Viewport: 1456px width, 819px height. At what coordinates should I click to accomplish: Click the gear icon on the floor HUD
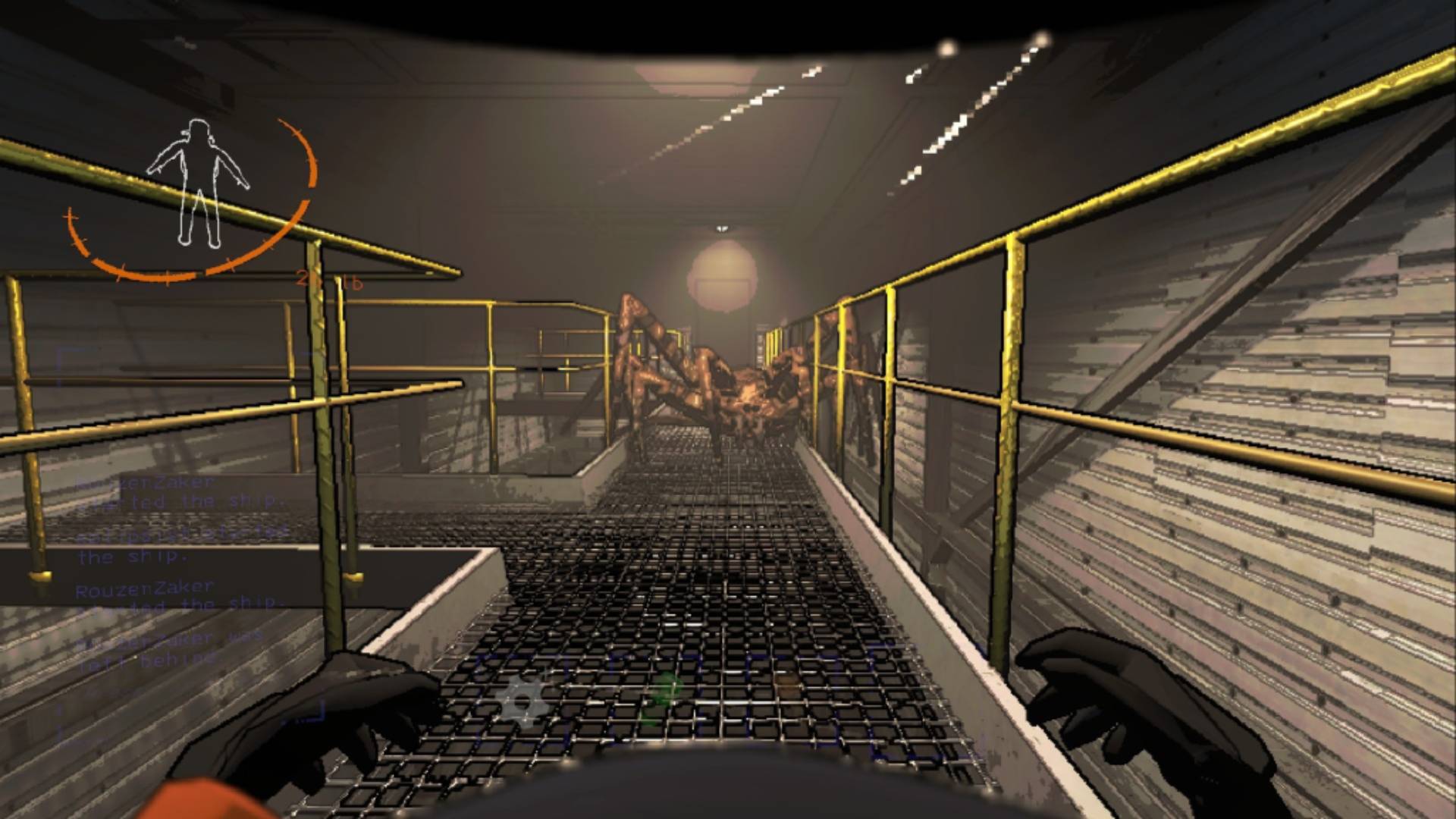tap(522, 701)
